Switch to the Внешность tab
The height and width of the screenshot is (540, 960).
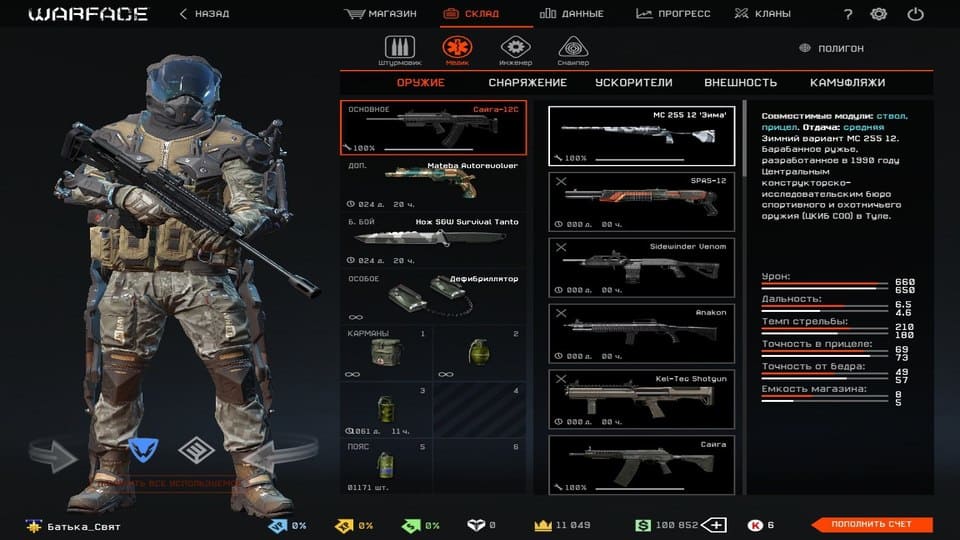[x=740, y=83]
